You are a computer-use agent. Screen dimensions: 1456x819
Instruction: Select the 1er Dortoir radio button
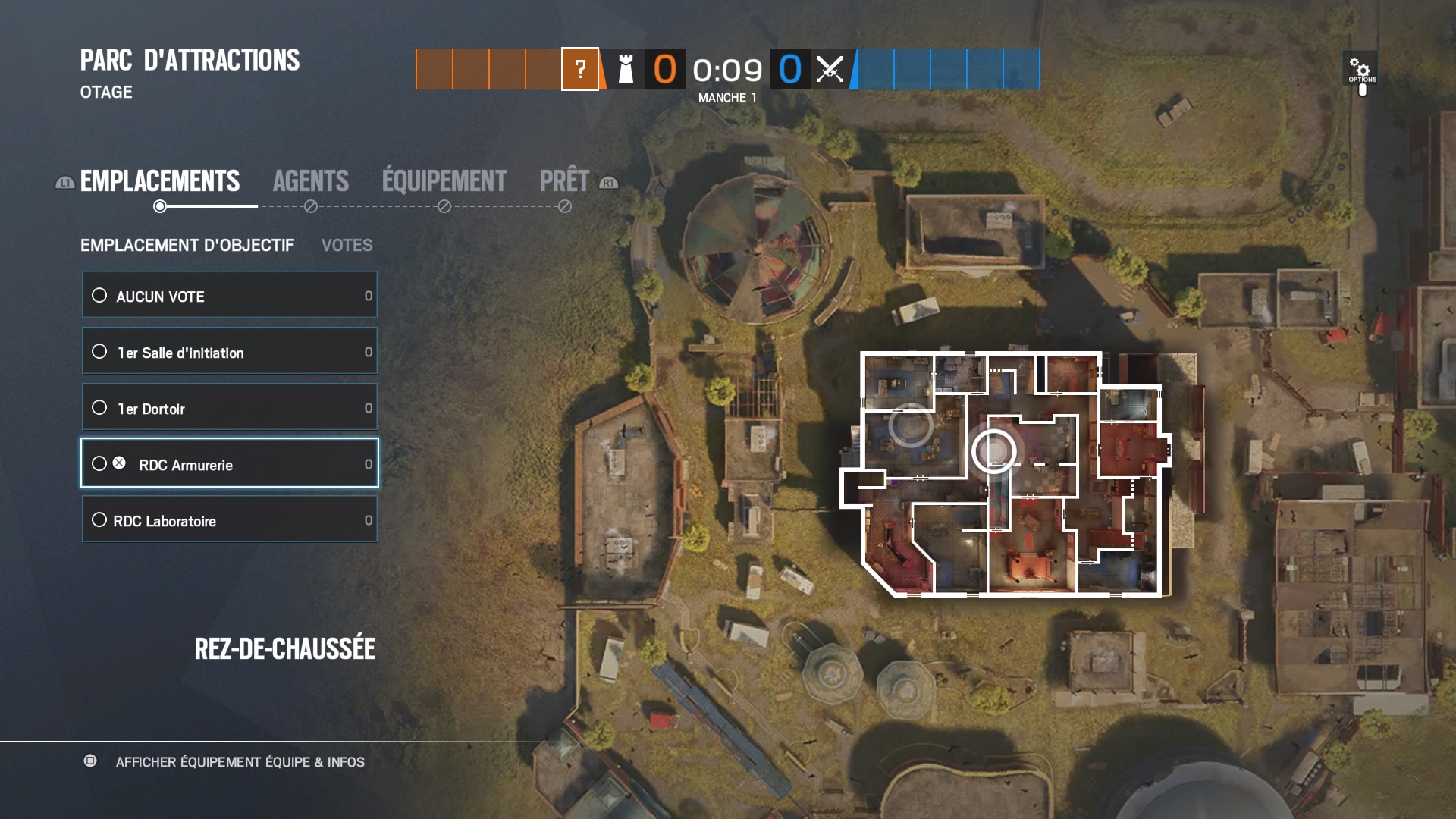coord(100,407)
